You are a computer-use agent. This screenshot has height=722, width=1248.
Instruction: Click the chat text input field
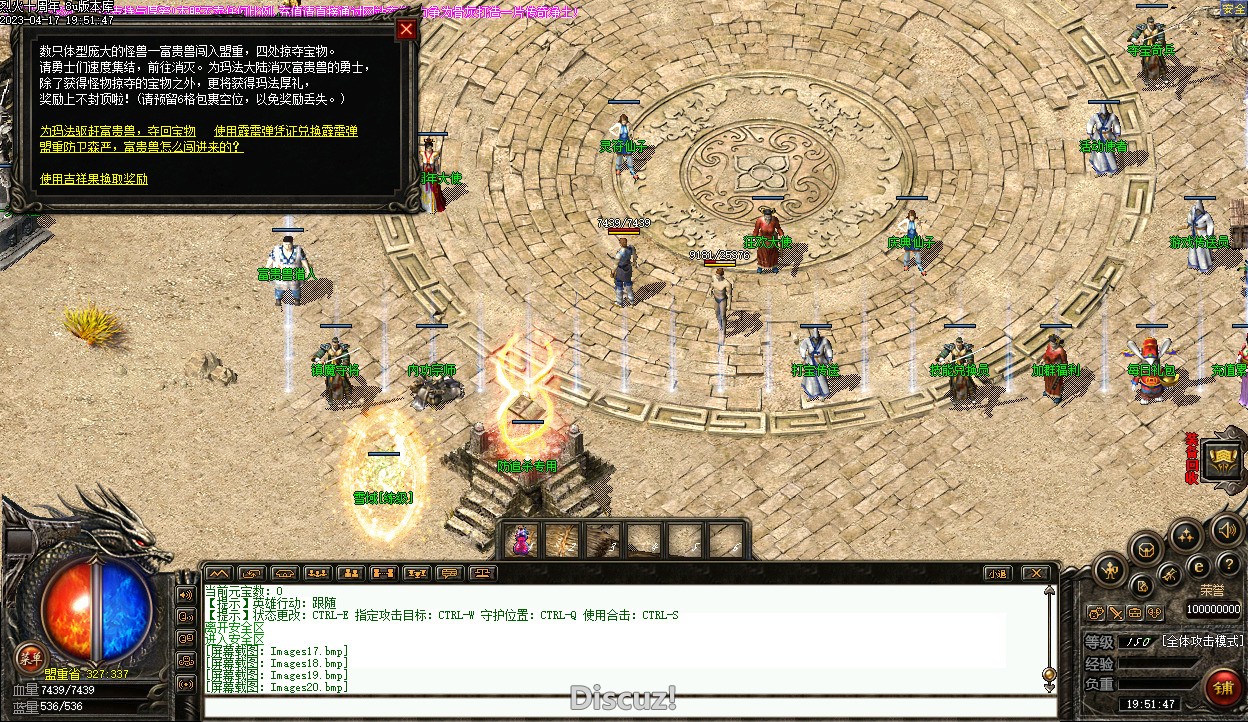630,707
